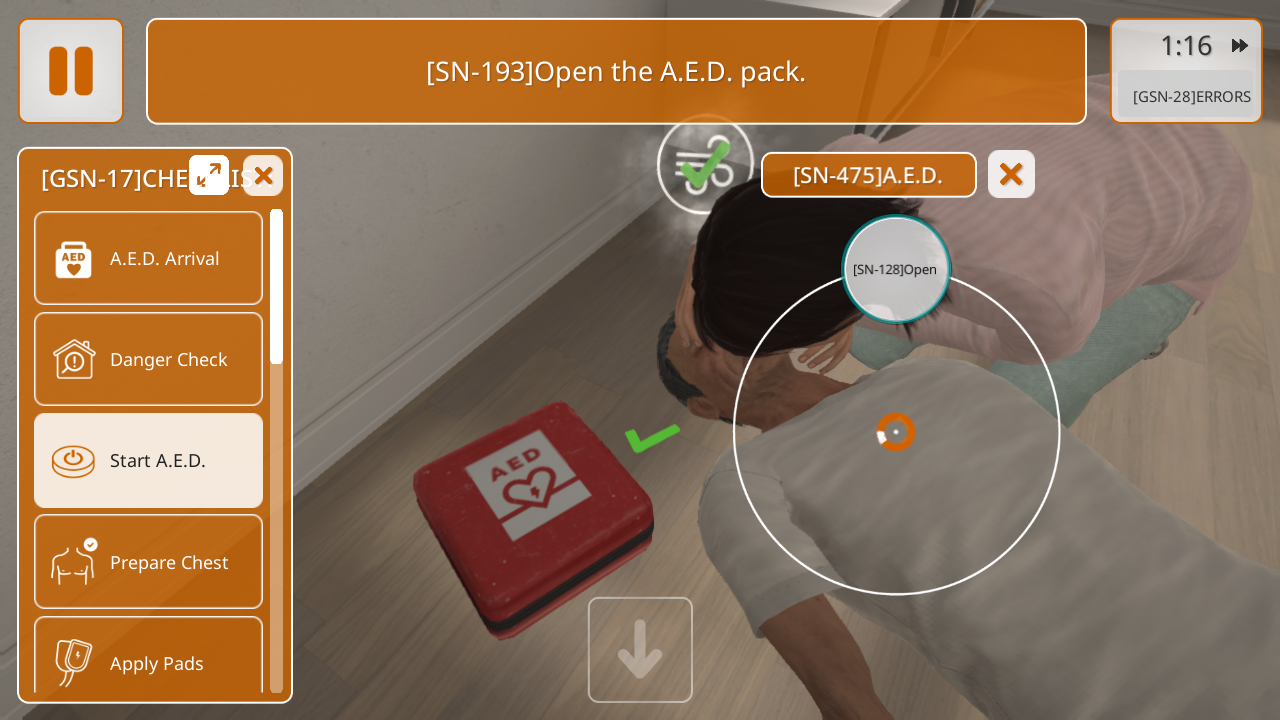Image resolution: width=1280 pixels, height=720 pixels.
Task: Choose the Danger Check step
Action: pyautogui.click(x=148, y=359)
